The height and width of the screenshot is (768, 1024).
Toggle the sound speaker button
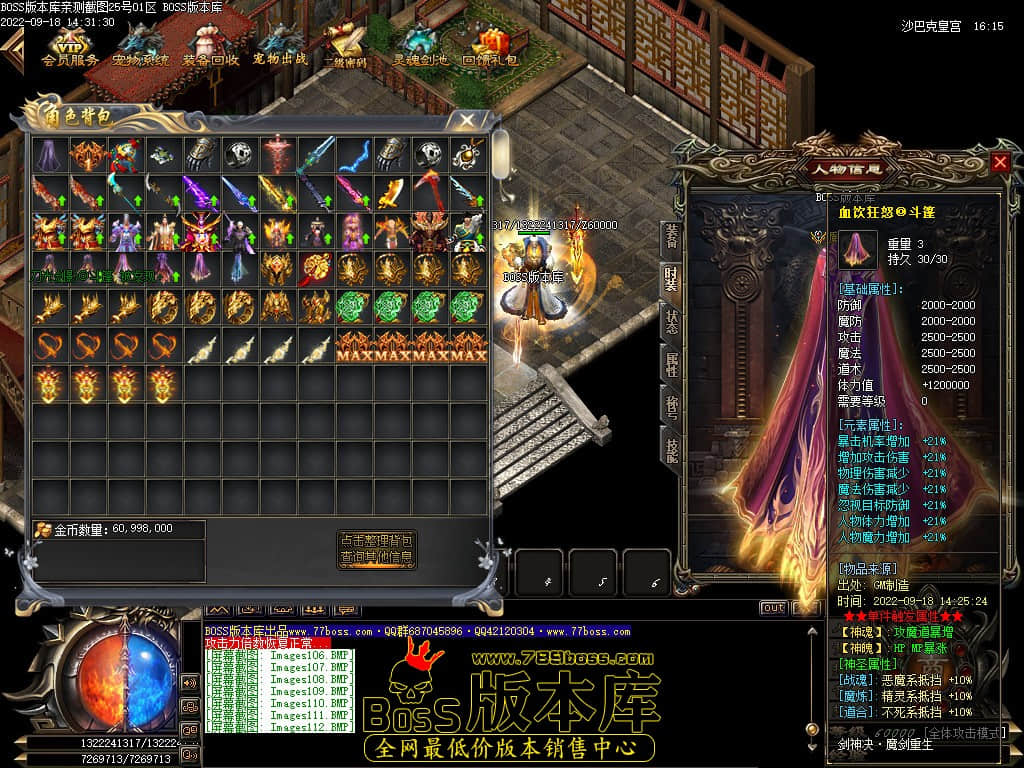coord(189,683)
